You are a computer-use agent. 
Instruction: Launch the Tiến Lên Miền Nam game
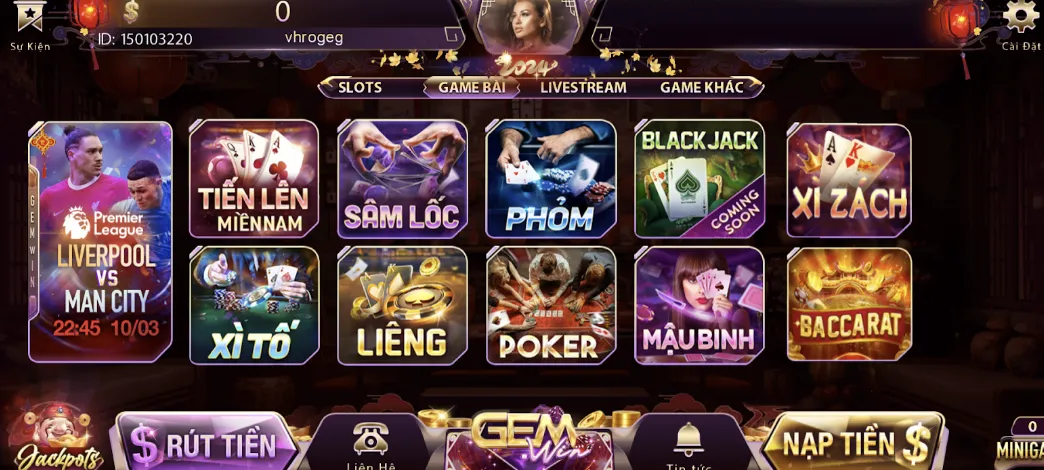[x=254, y=179]
